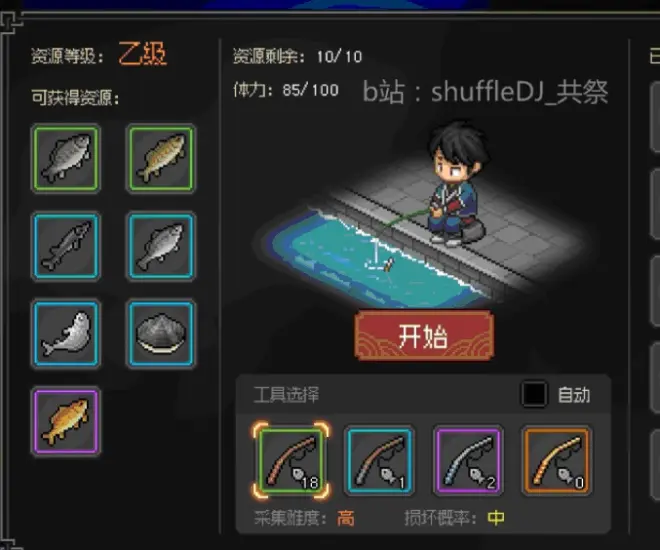The height and width of the screenshot is (550, 660).
Task: Inspect the clam shell resource icon
Action: coord(161,333)
